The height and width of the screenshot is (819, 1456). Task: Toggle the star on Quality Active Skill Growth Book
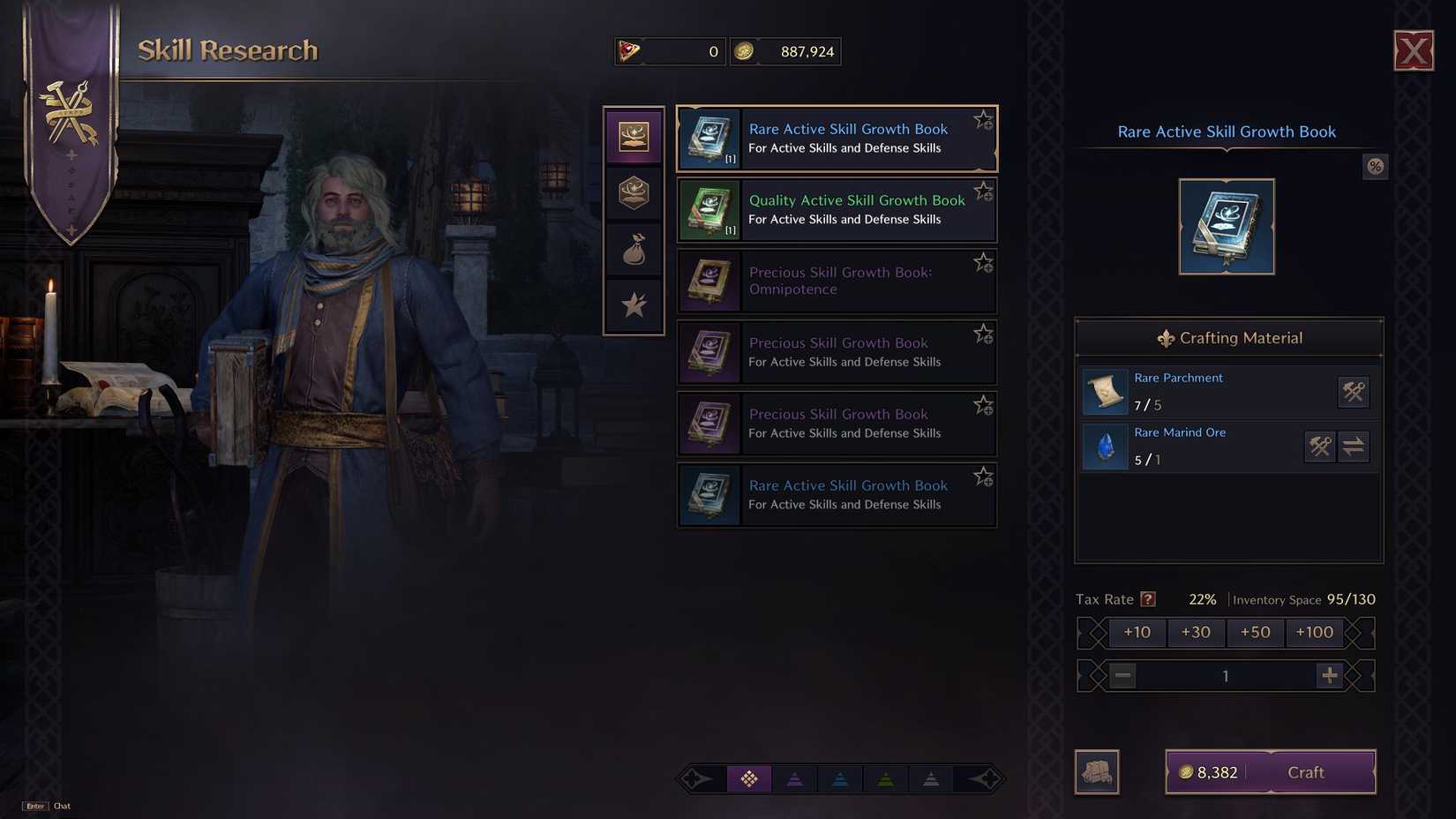983,191
